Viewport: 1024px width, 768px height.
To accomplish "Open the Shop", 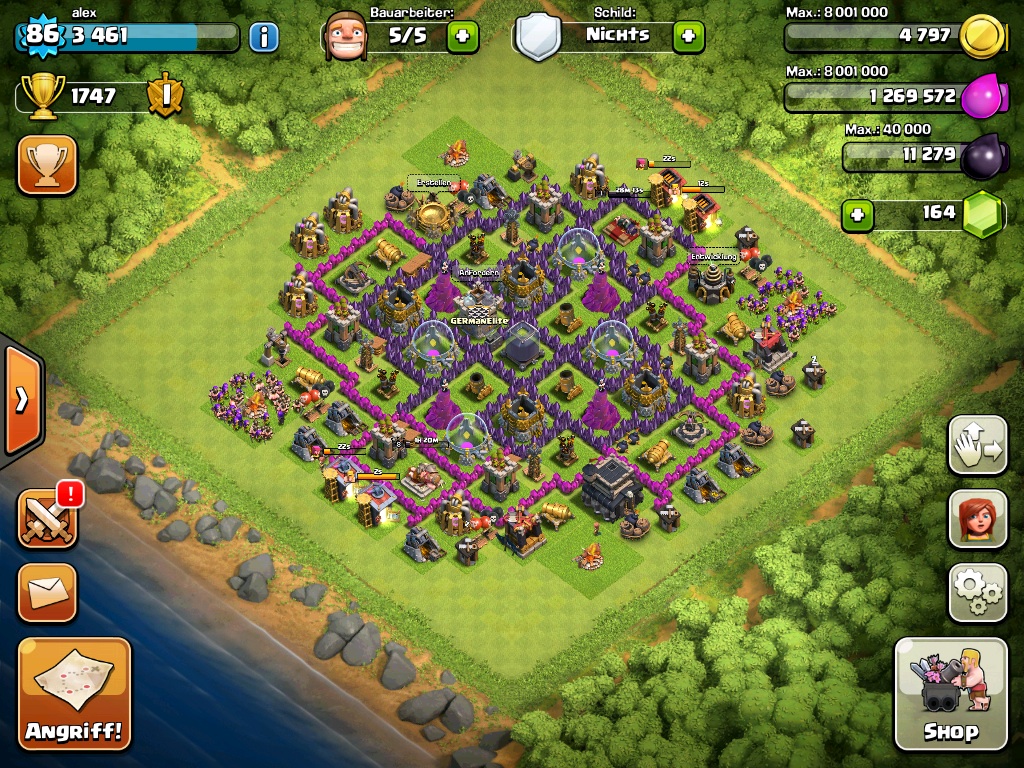I will [950, 692].
